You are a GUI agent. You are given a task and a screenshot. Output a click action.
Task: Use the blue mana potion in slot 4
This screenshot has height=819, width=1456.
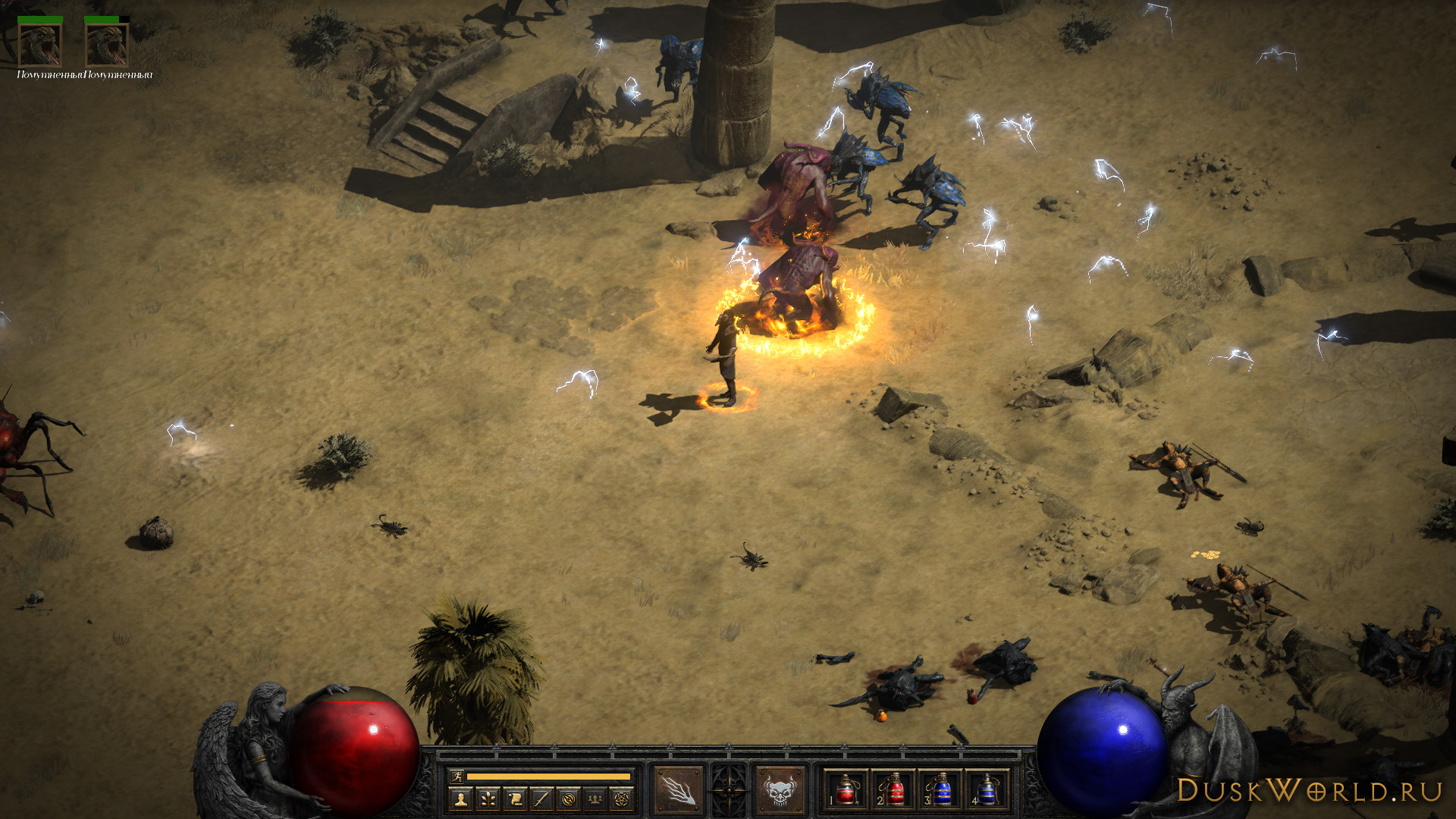[987, 790]
